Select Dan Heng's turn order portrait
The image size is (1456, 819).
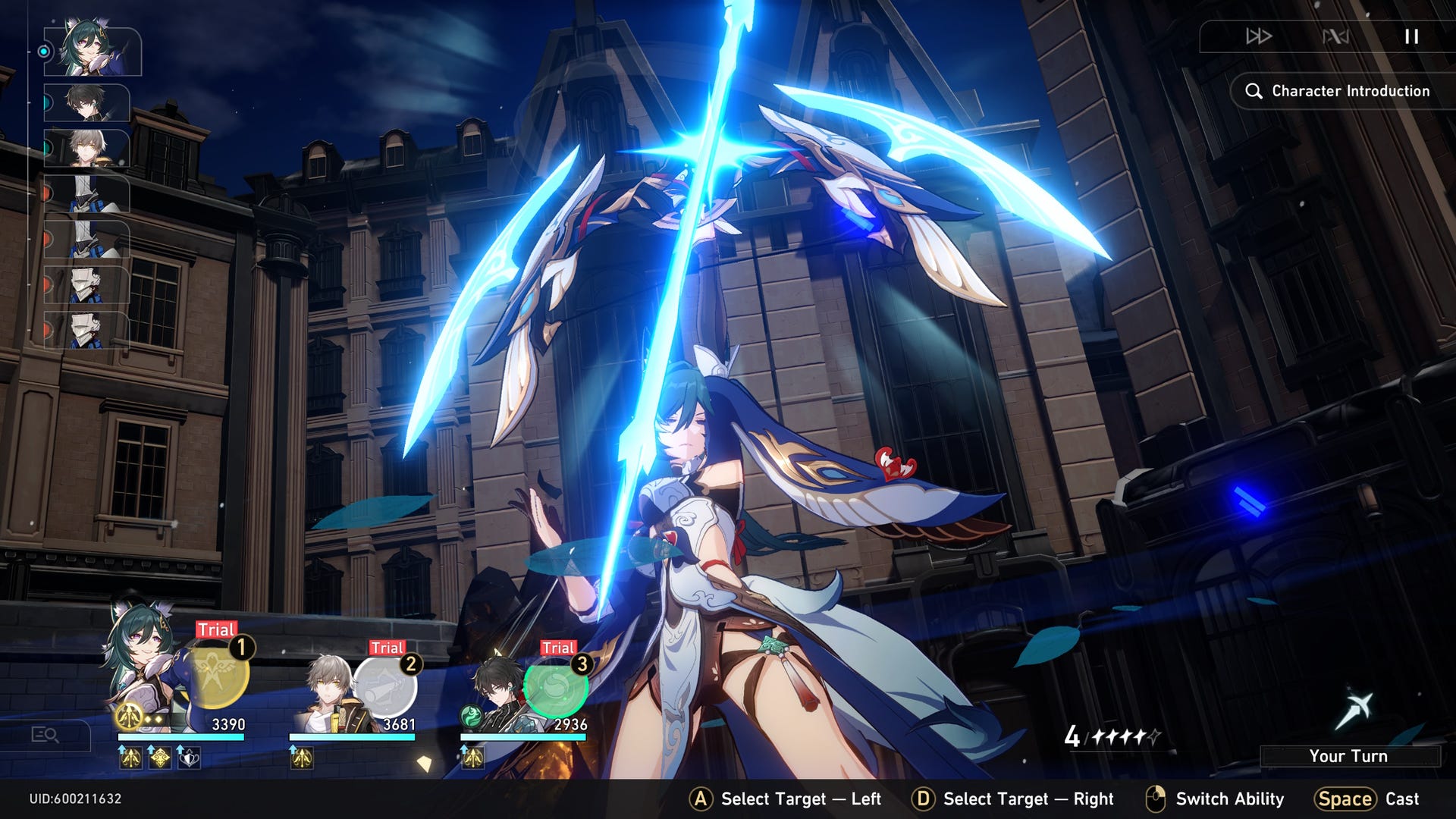point(86,102)
